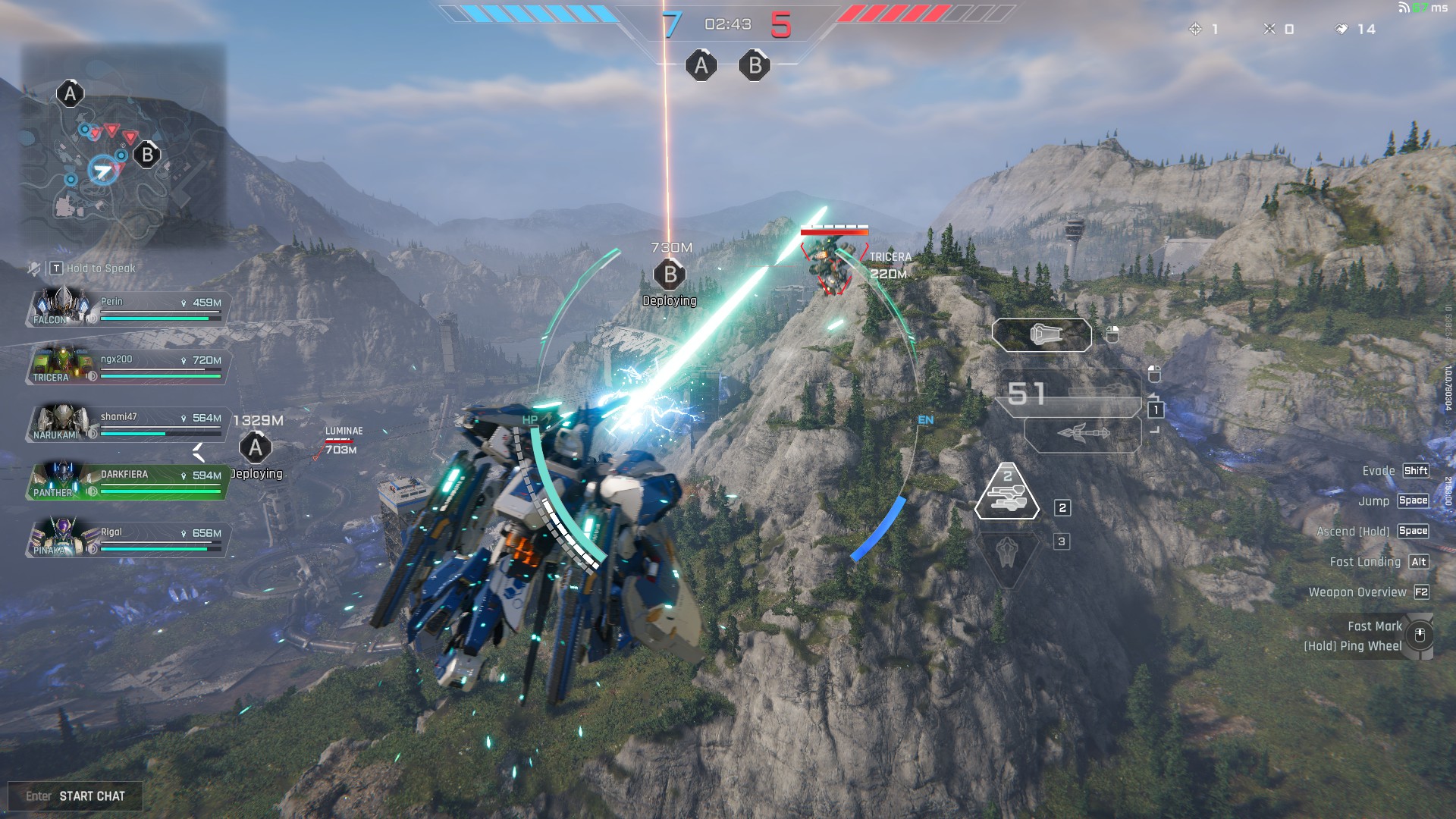The image size is (1456, 819).
Task: Select teammate Perin's Falcon row
Action: tap(127, 308)
